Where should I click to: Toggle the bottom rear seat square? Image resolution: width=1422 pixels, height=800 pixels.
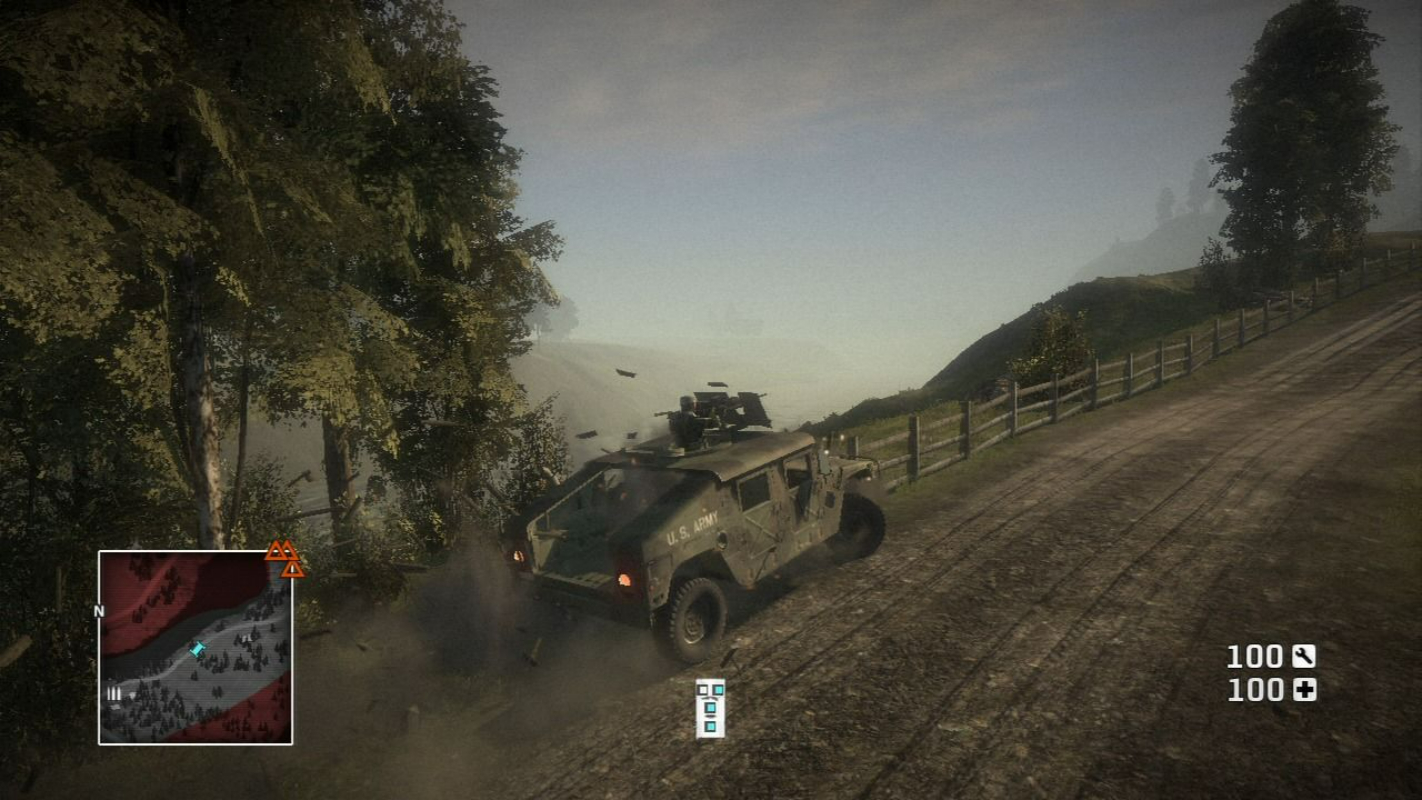(x=710, y=726)
